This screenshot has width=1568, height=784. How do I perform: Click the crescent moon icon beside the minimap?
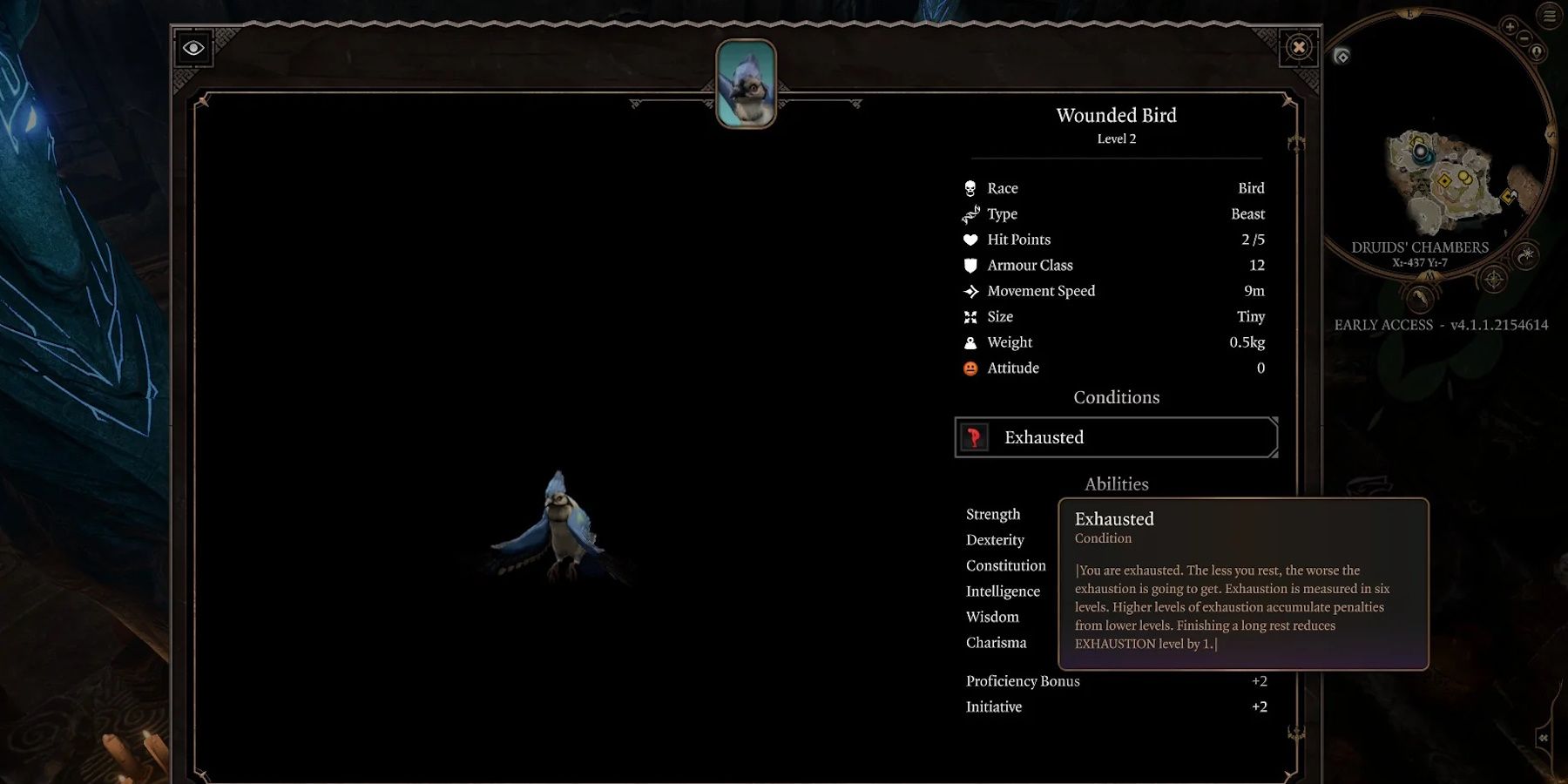(x=1524, y=256)
